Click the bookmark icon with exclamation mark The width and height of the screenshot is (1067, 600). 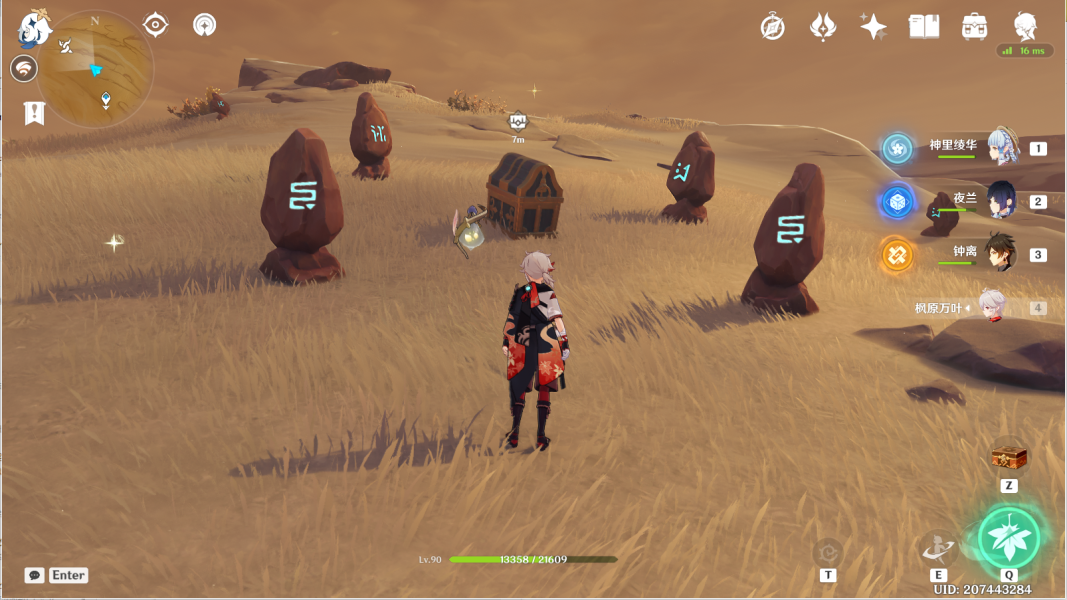click(x=34, y=112)
